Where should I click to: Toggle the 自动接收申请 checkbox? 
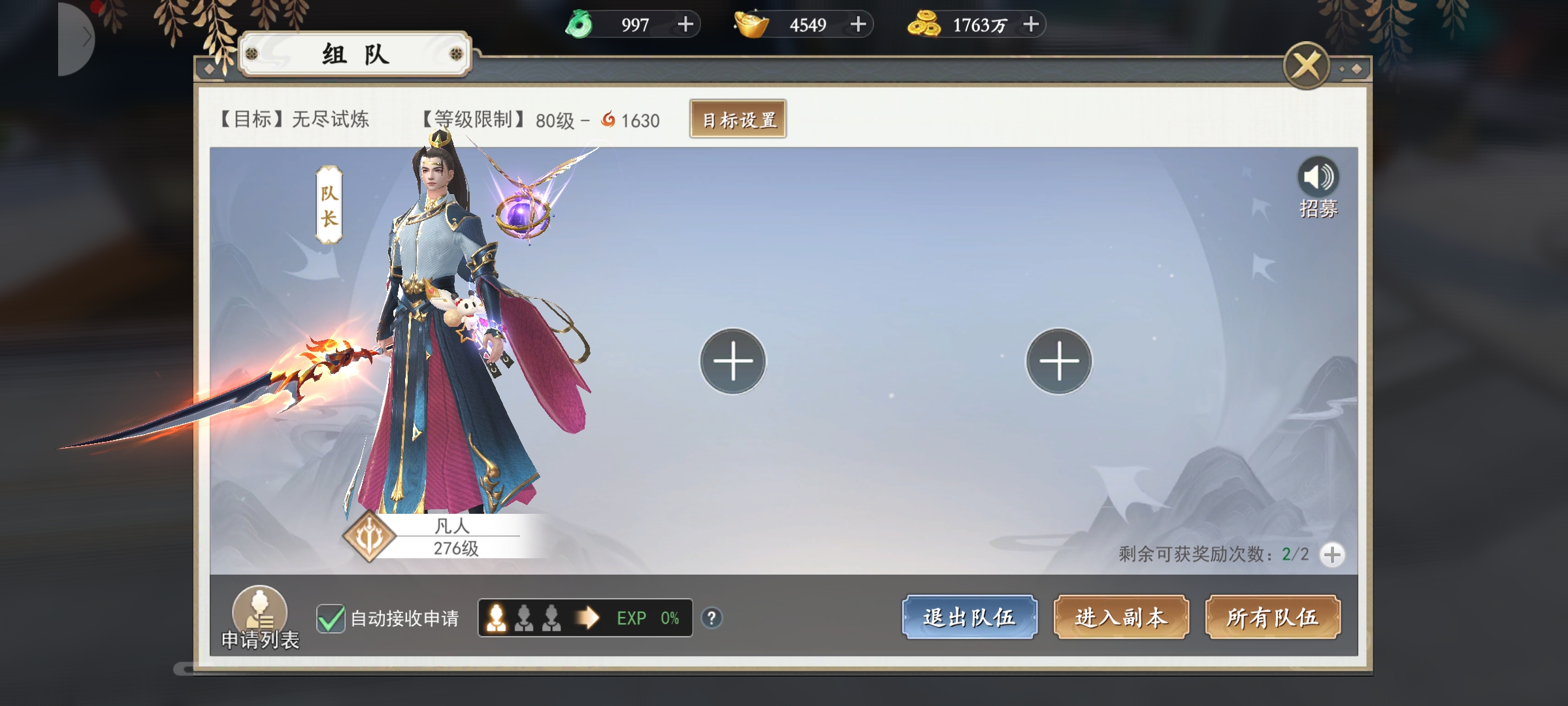pos(331,618)
